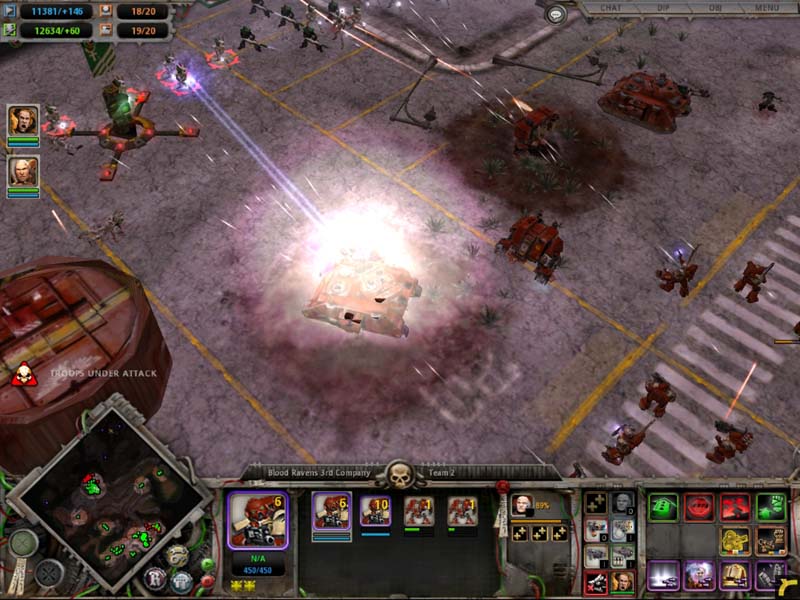Click the round gold emblem beside minimap

tap(177, 555)
